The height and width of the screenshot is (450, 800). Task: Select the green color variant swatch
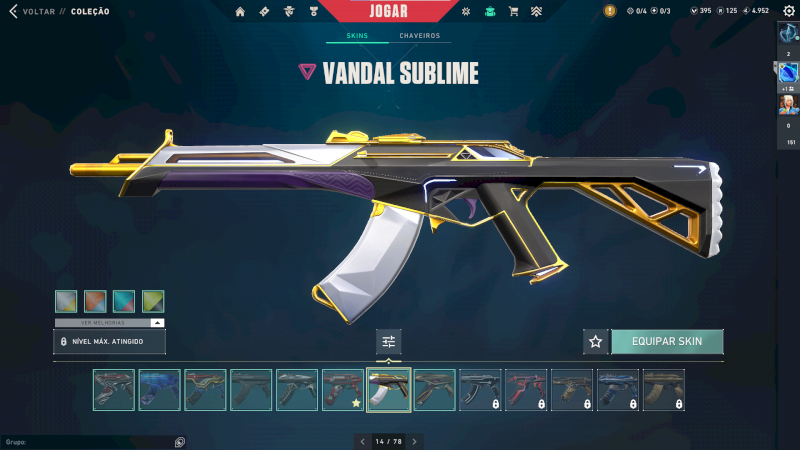(x=153, y=301)
